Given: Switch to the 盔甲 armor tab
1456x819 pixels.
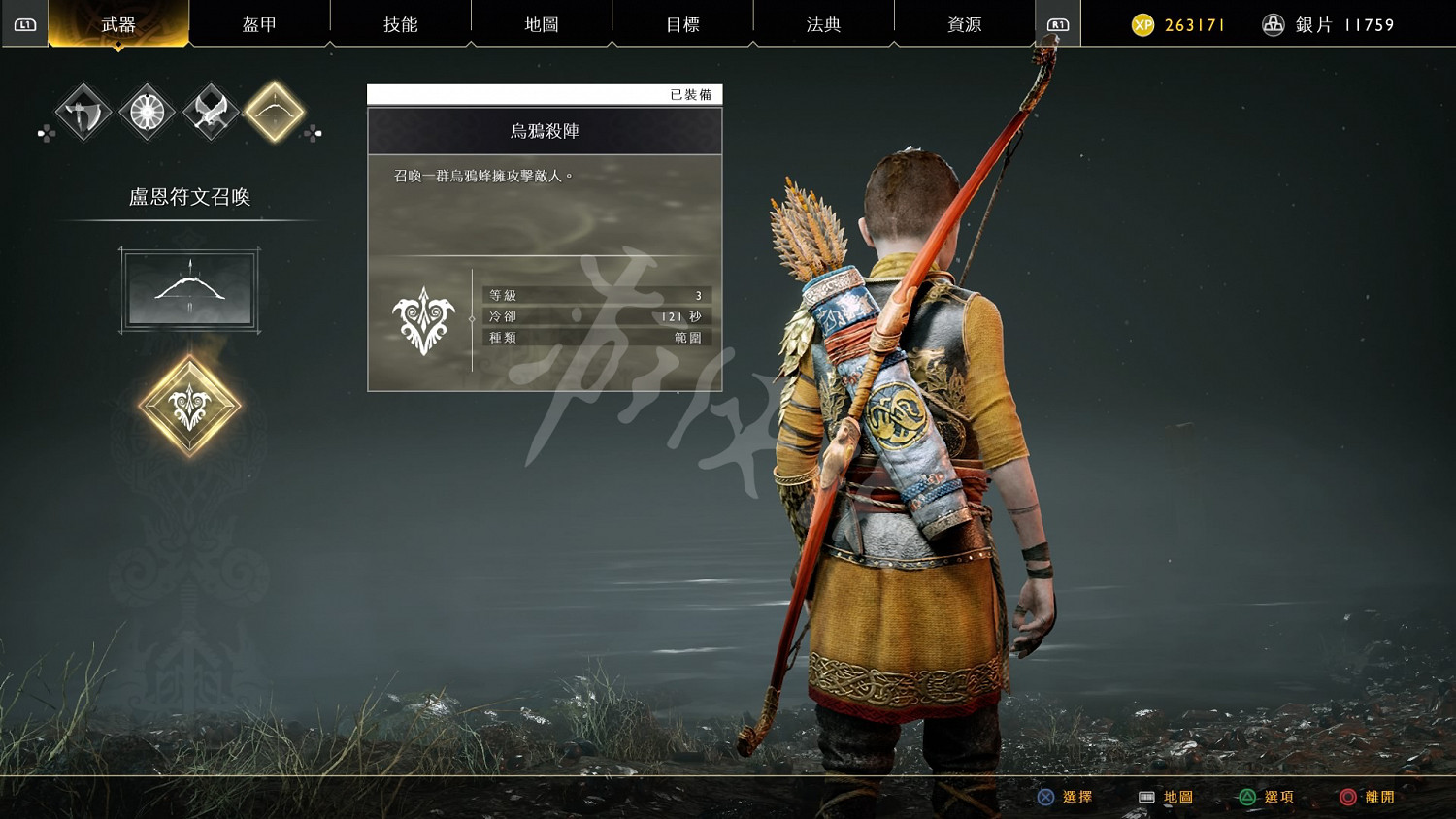Looking at the screenshot, I should tap(260, 23).
